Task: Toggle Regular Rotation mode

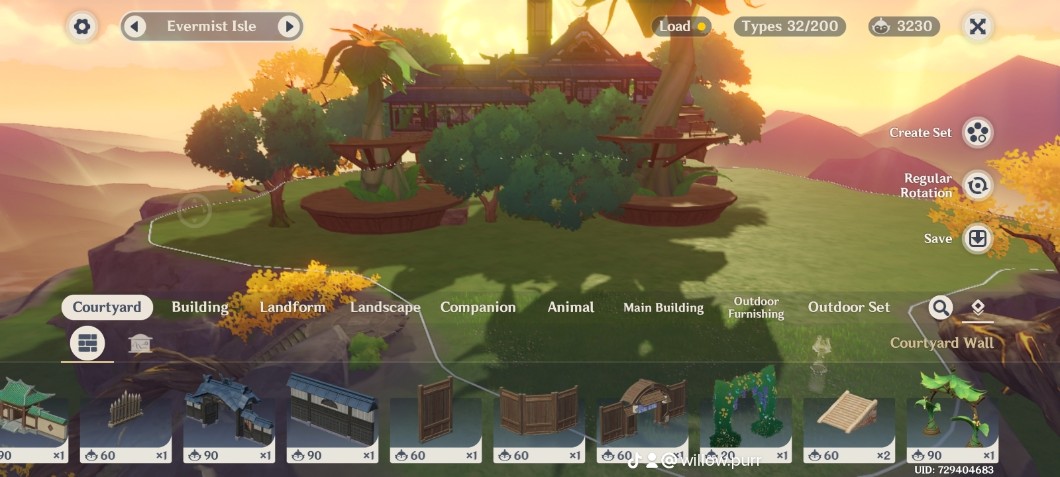Action: [x=977, y=185]
